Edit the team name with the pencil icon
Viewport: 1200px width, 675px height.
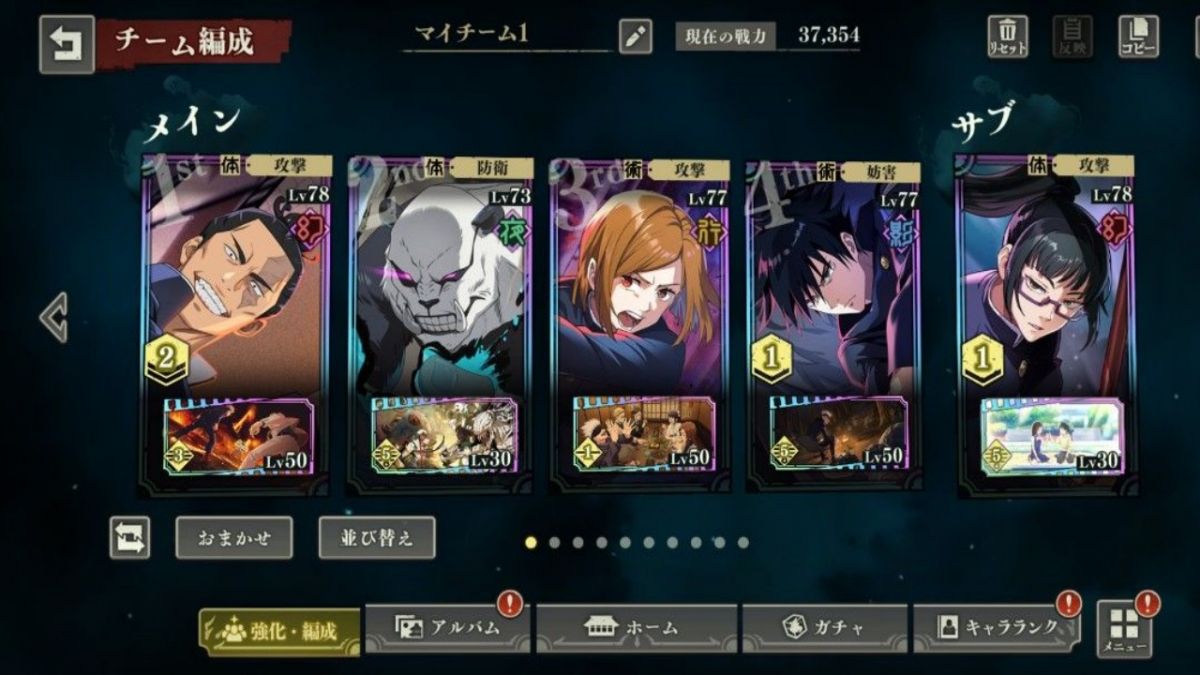pos(635,37)
